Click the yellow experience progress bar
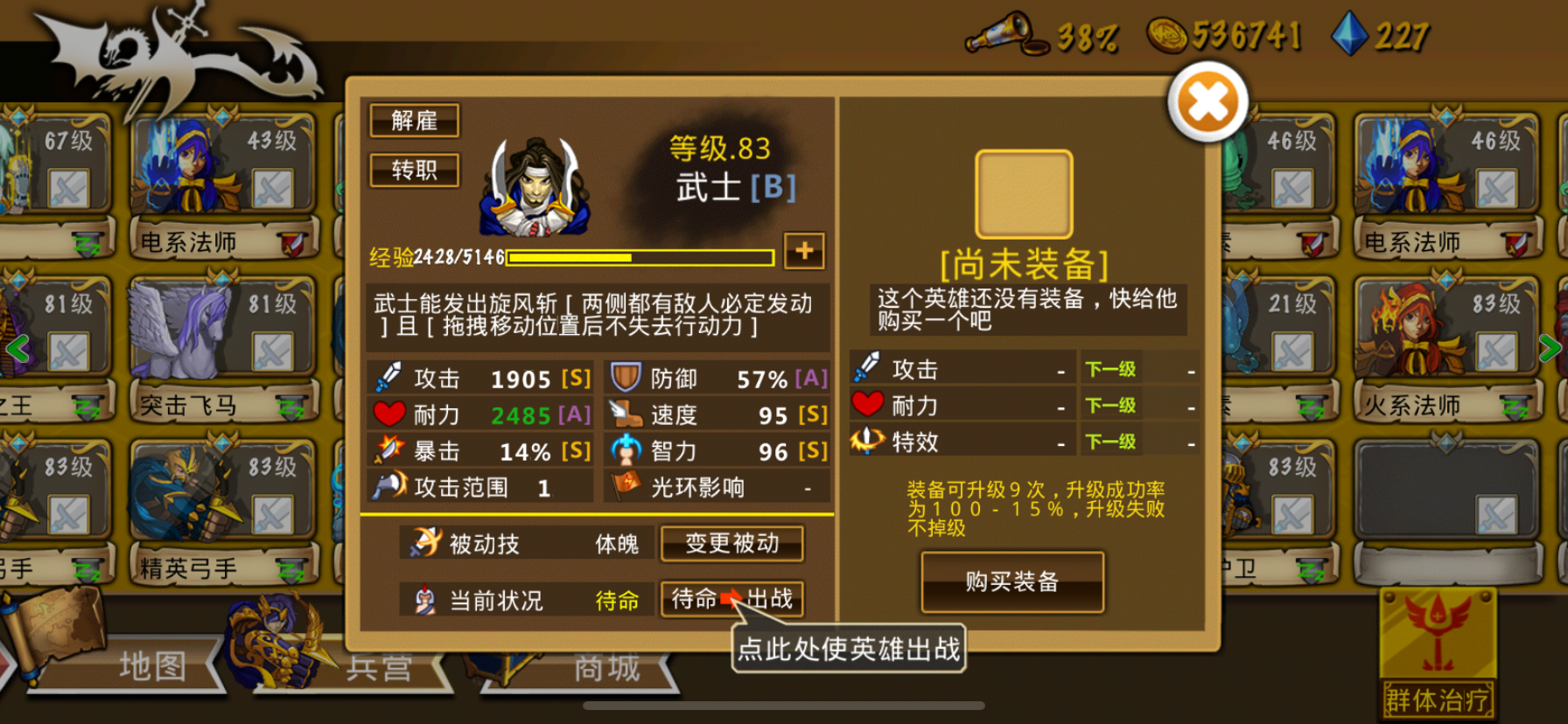 pyautogui.click(x=639, y=257)
